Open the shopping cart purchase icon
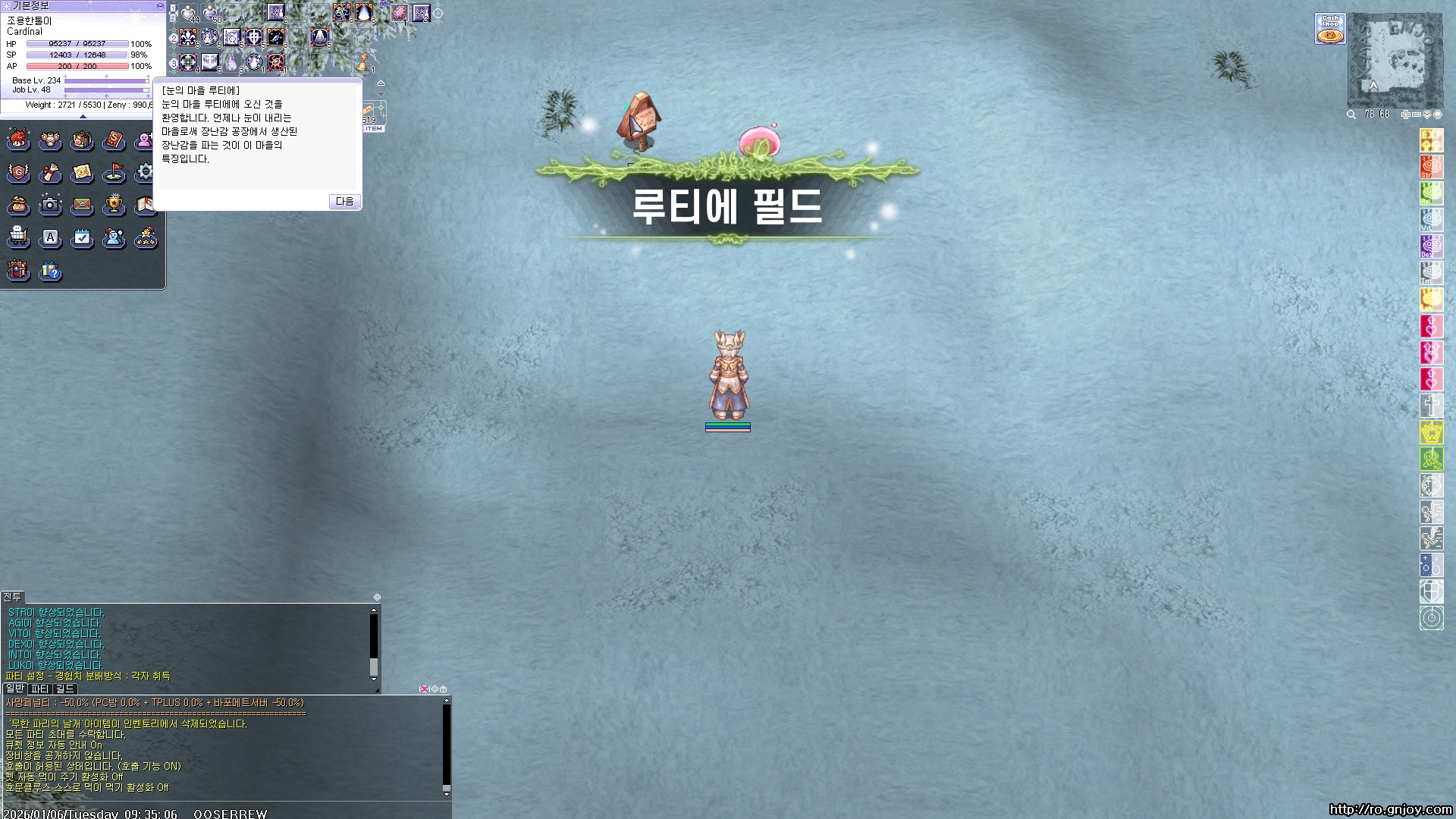Image resolution: width=1456 pixels, height=819 pixels. [x=18, y=238]
